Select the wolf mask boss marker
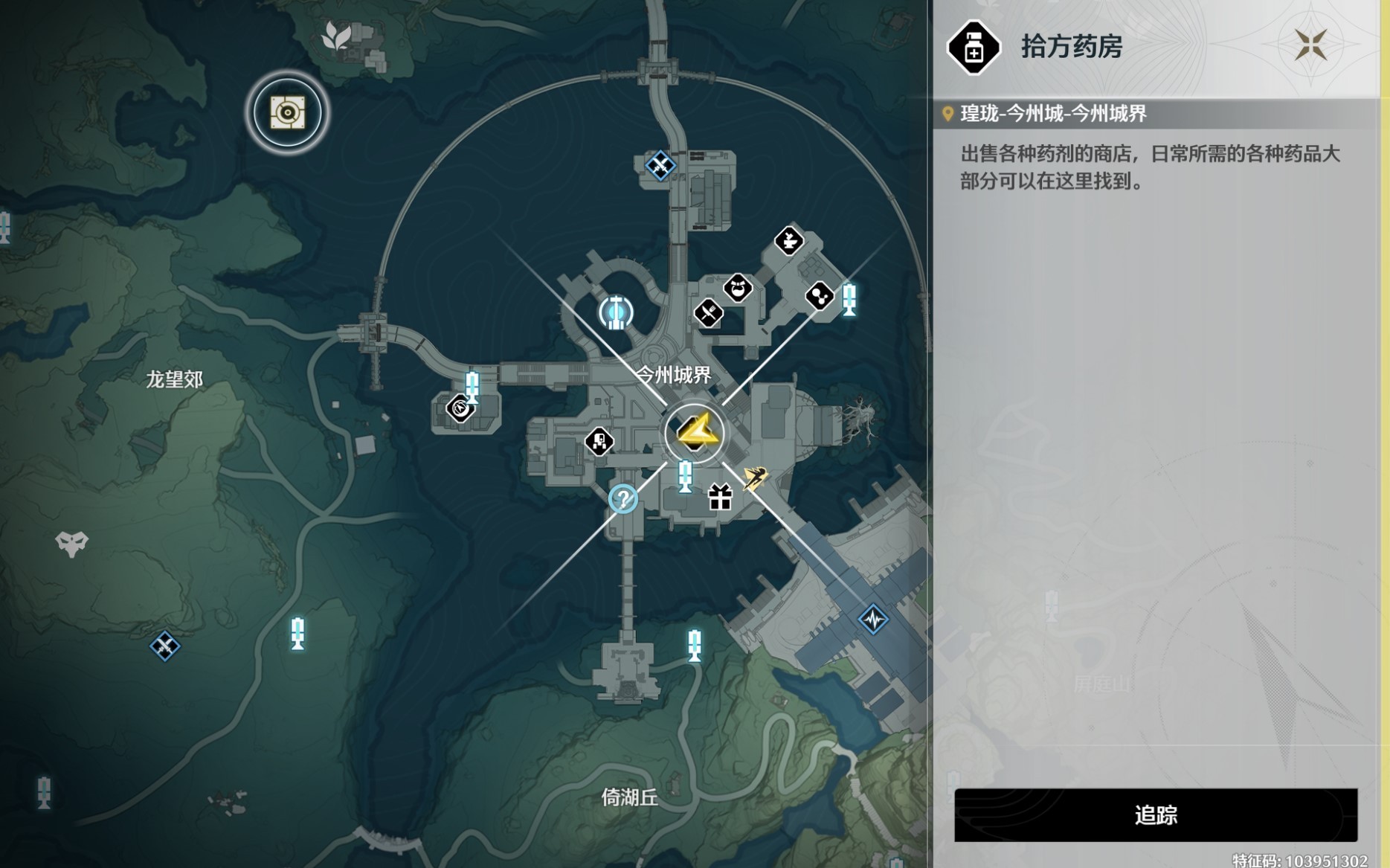Image resolution: width=1390 pixels, height=868 pixels. [x=71, y=544]
